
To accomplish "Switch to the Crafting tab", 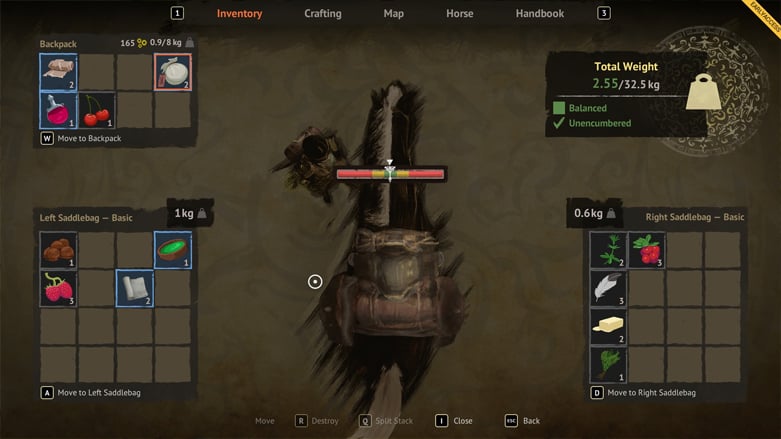I will click(323, 14).
